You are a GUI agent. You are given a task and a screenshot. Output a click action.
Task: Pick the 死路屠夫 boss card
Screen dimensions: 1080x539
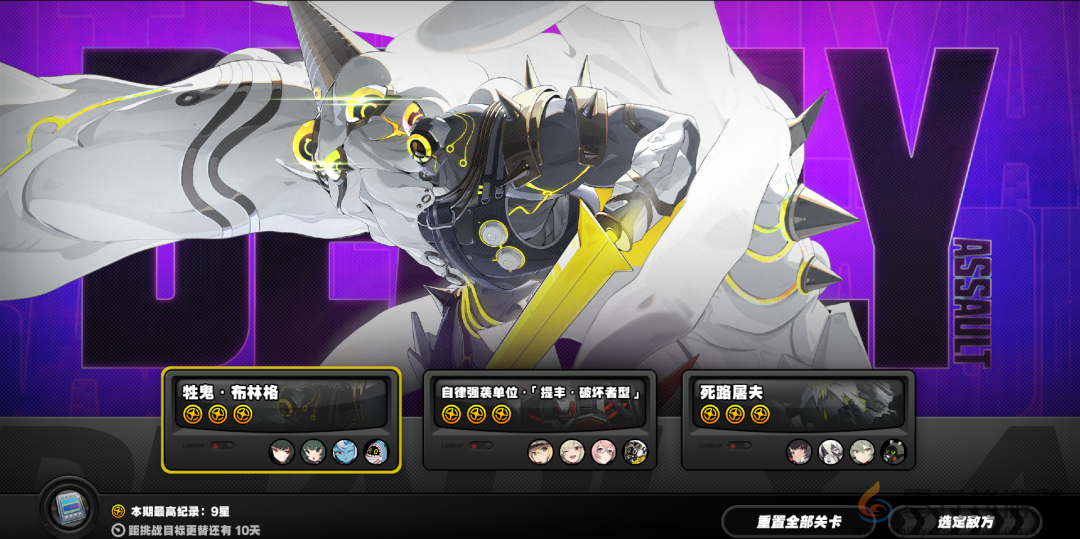pos(798,420)
